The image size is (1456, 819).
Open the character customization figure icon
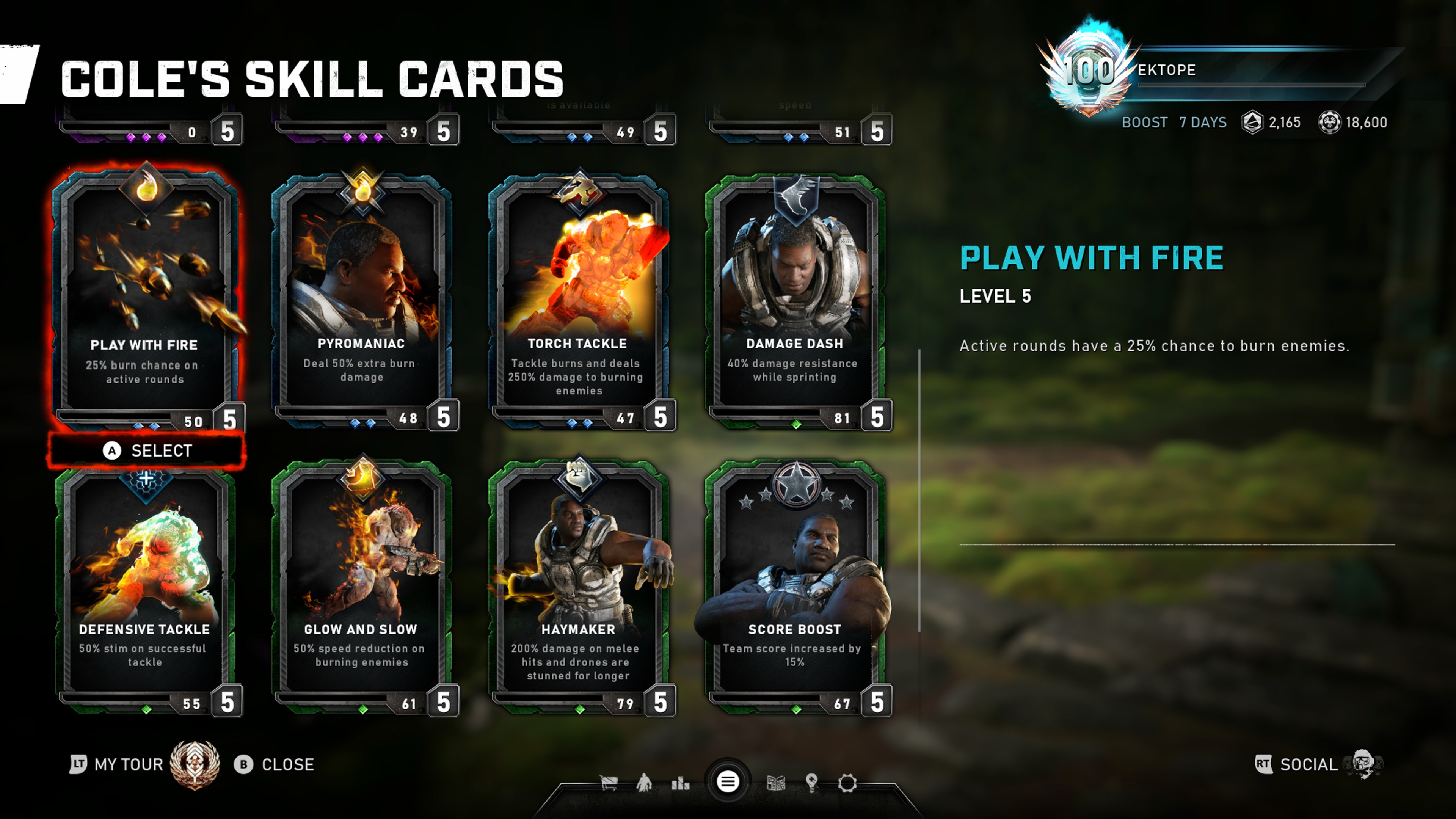644,783
